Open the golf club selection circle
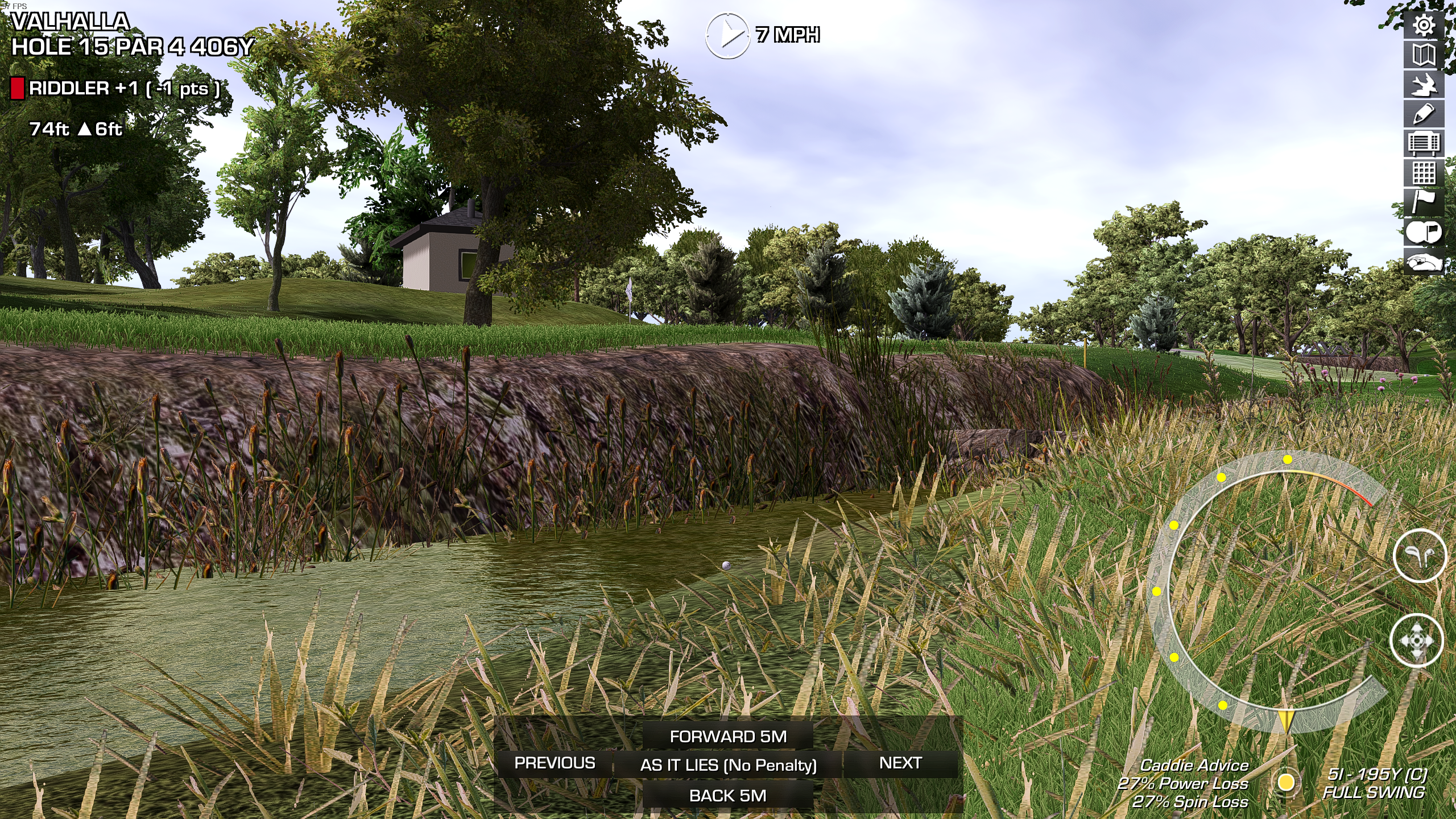 click(1420, 556)
